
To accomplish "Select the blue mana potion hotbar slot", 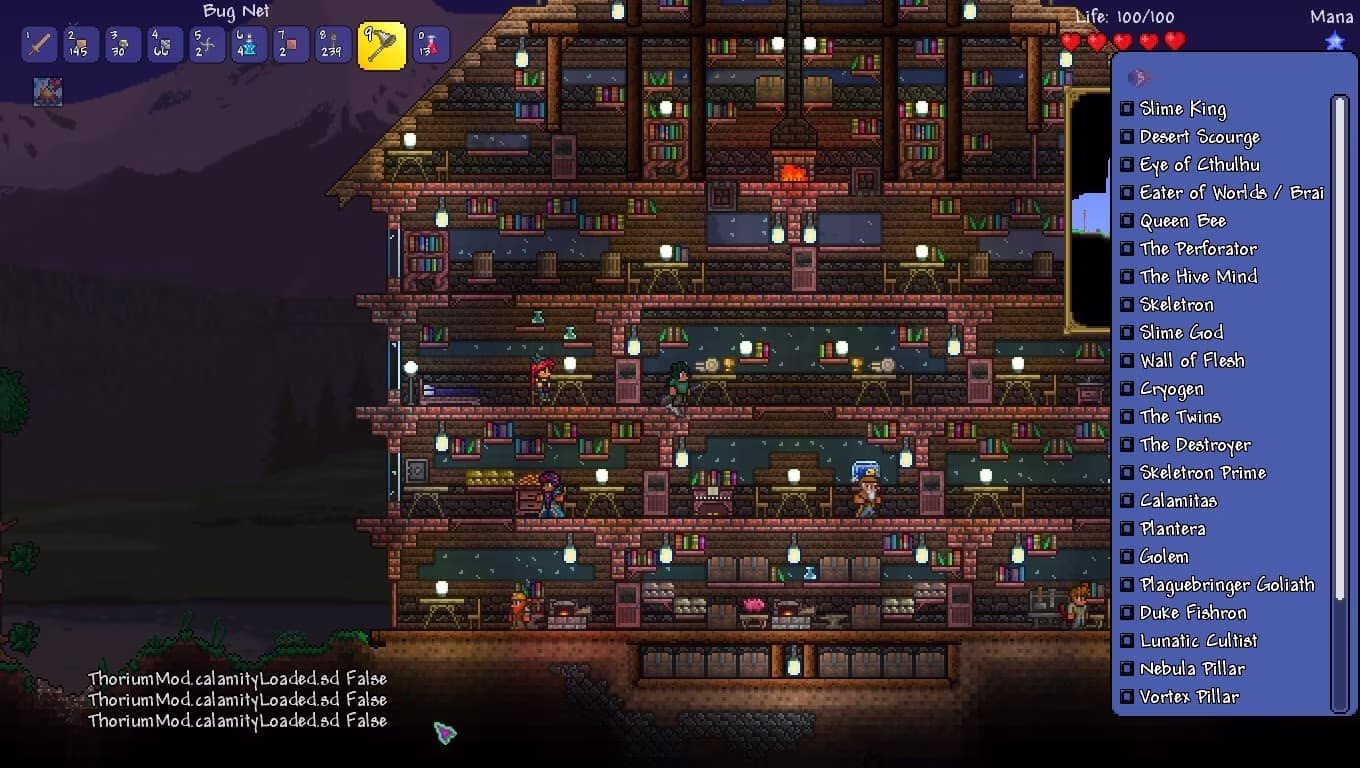I will 249,45.
